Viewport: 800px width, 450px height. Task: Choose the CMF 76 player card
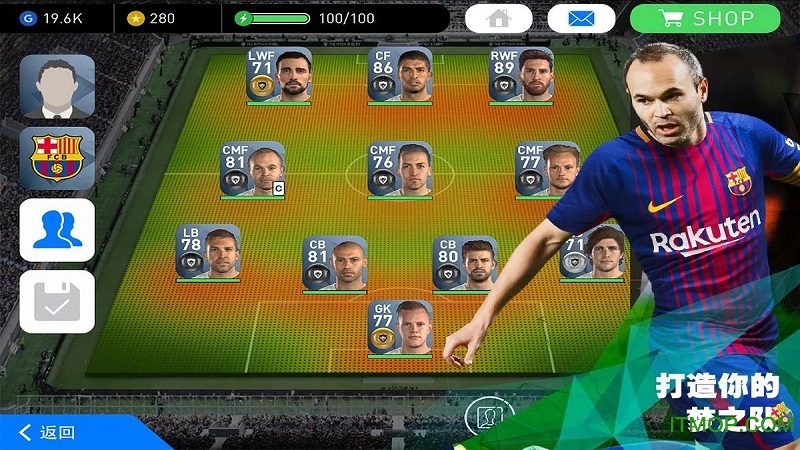[x=399, y=169]
